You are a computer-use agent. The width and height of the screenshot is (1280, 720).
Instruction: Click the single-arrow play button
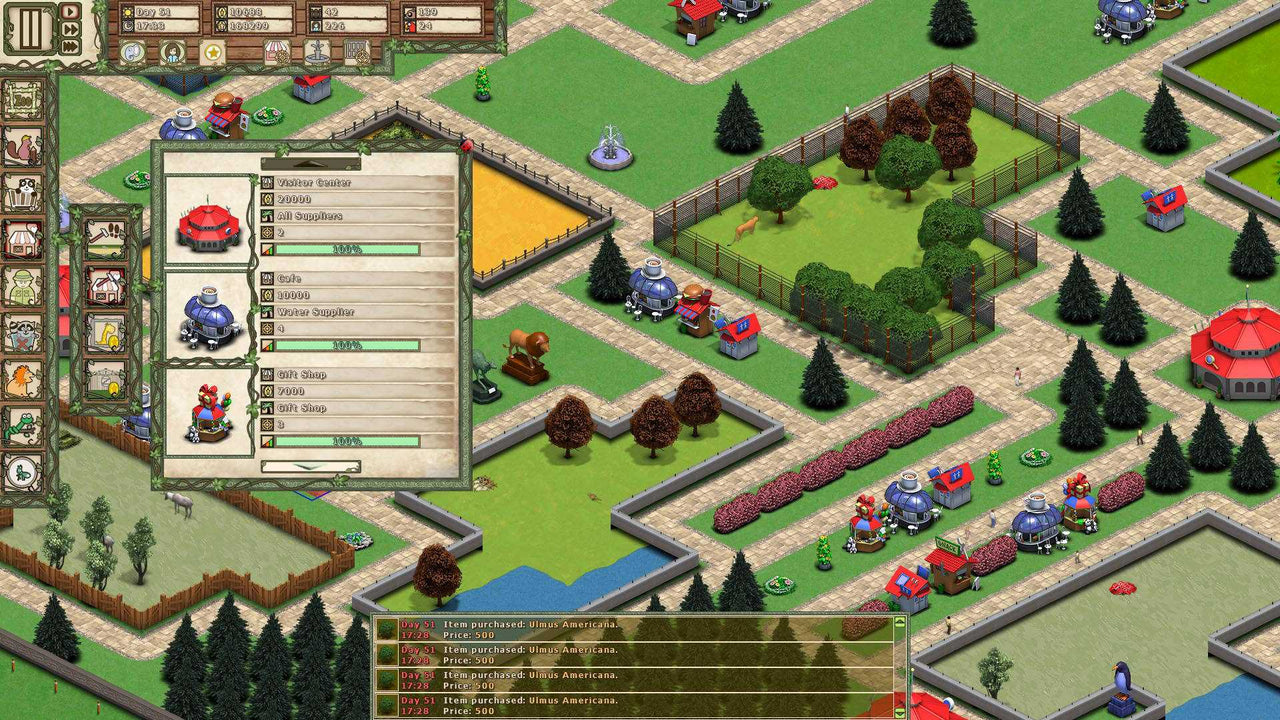70,12
